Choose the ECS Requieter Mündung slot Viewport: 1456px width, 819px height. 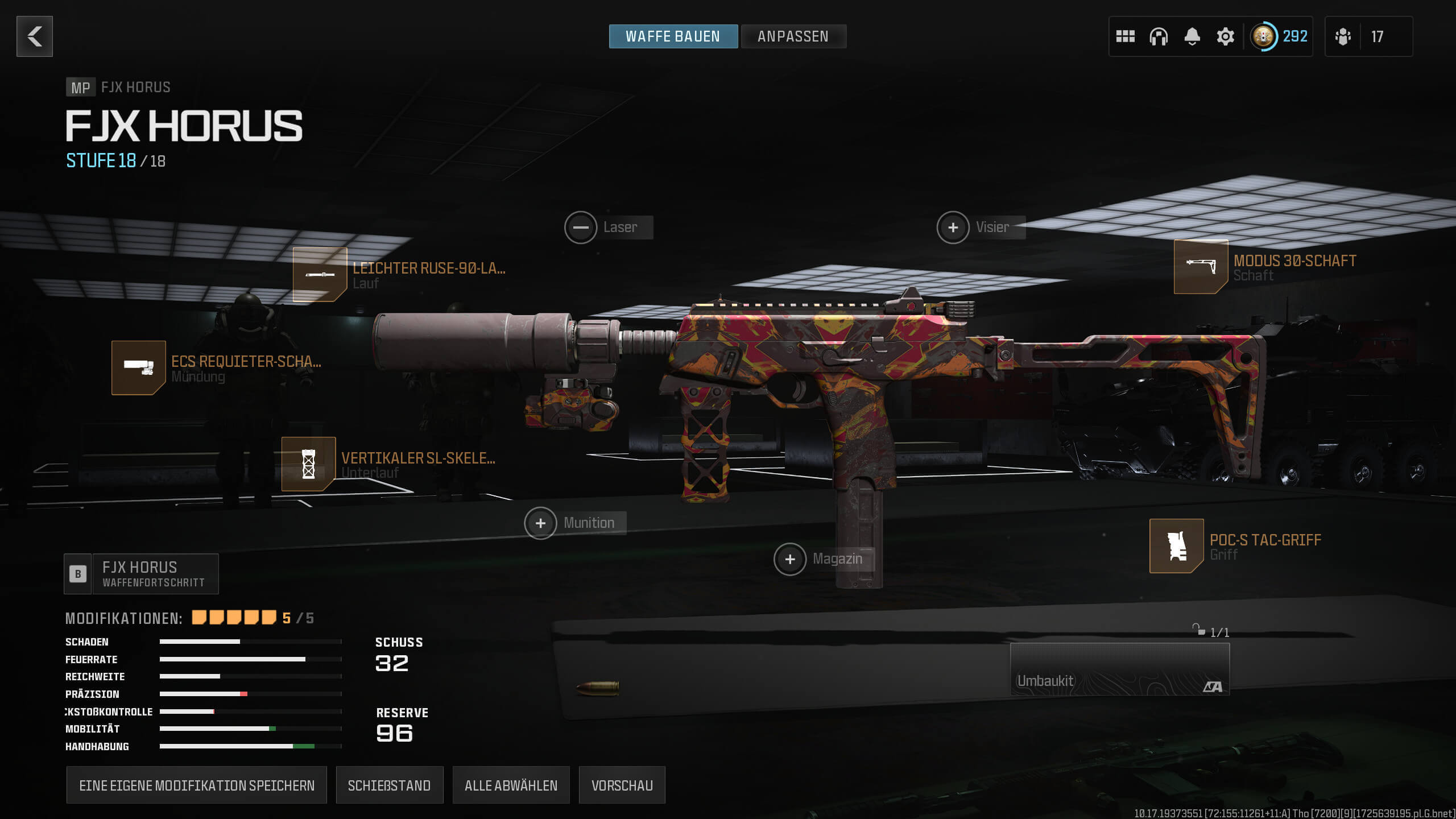[x=139, y=368]
